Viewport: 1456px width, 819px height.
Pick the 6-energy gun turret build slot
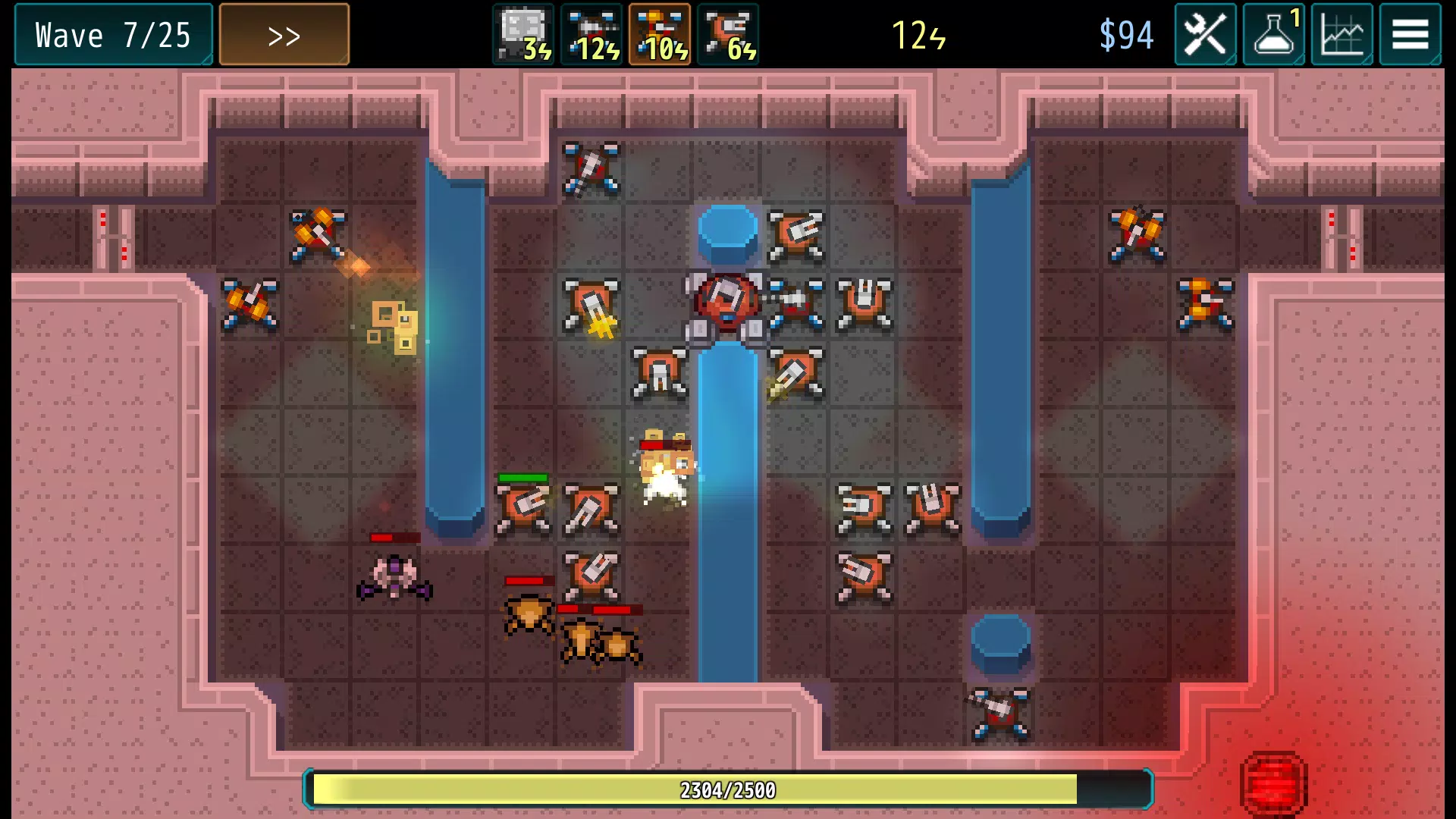(x=728, y=35)
